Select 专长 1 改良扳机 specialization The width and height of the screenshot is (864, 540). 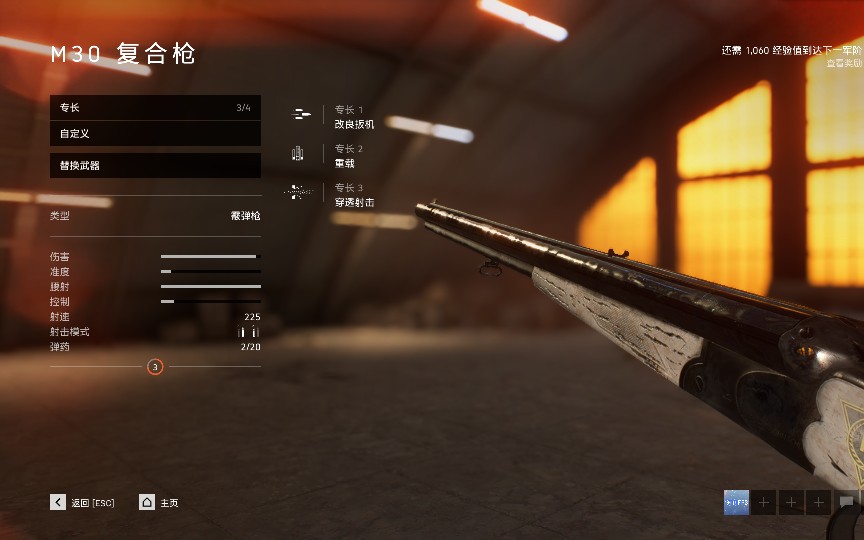(354, 117)
